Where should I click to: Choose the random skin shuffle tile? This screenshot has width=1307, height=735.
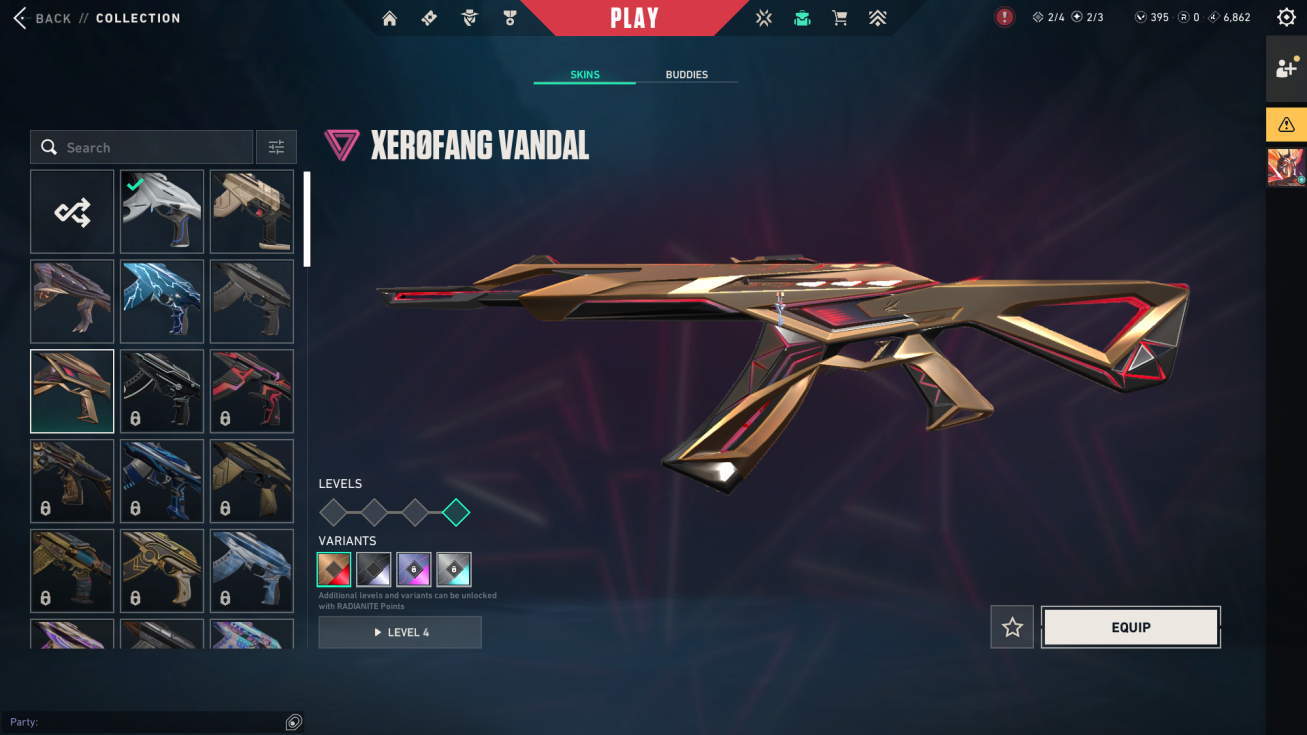tap(72, 212)
